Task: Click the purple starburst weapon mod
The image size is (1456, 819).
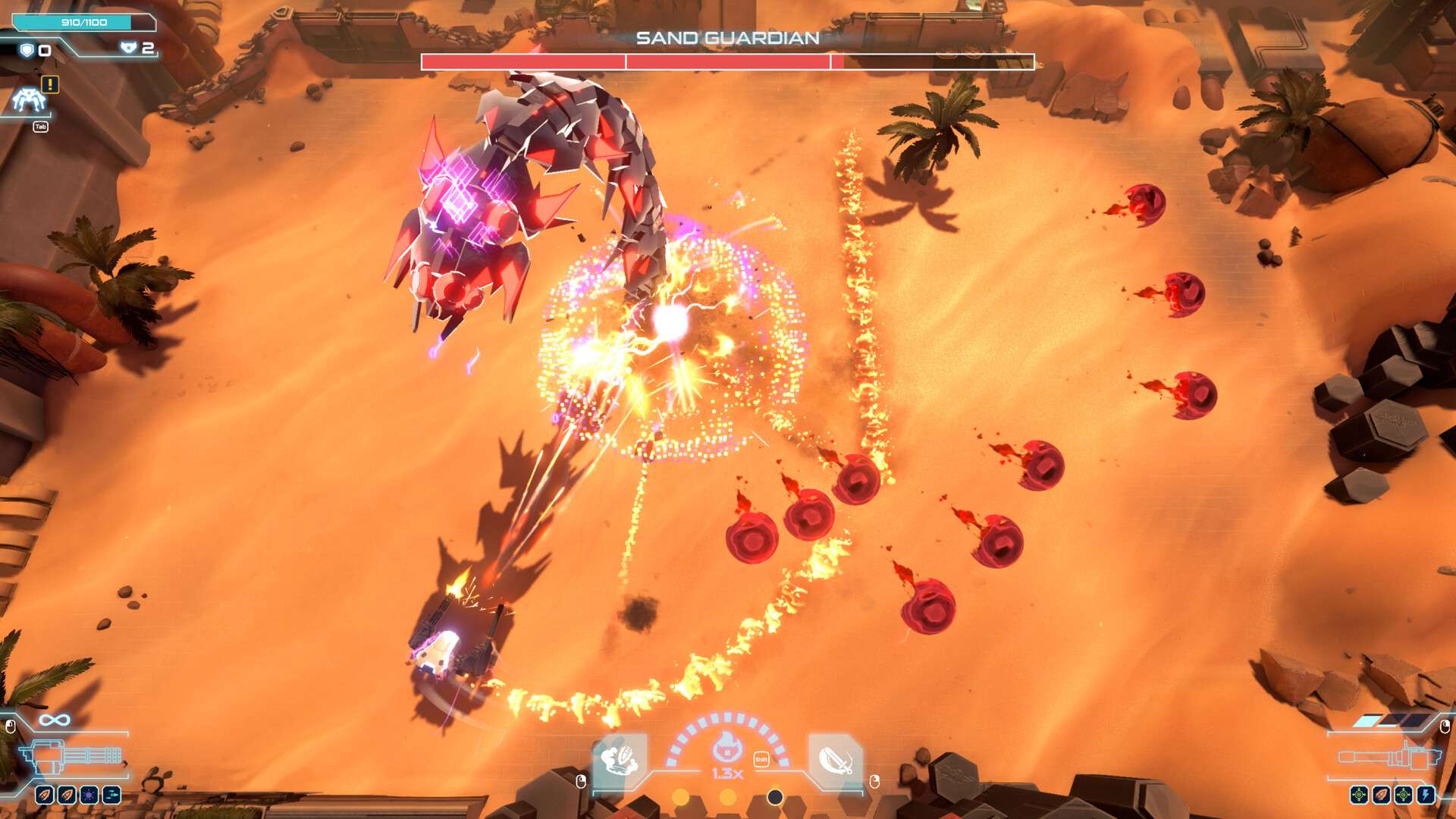Action: pyautogui.click(x=89, y=795)
